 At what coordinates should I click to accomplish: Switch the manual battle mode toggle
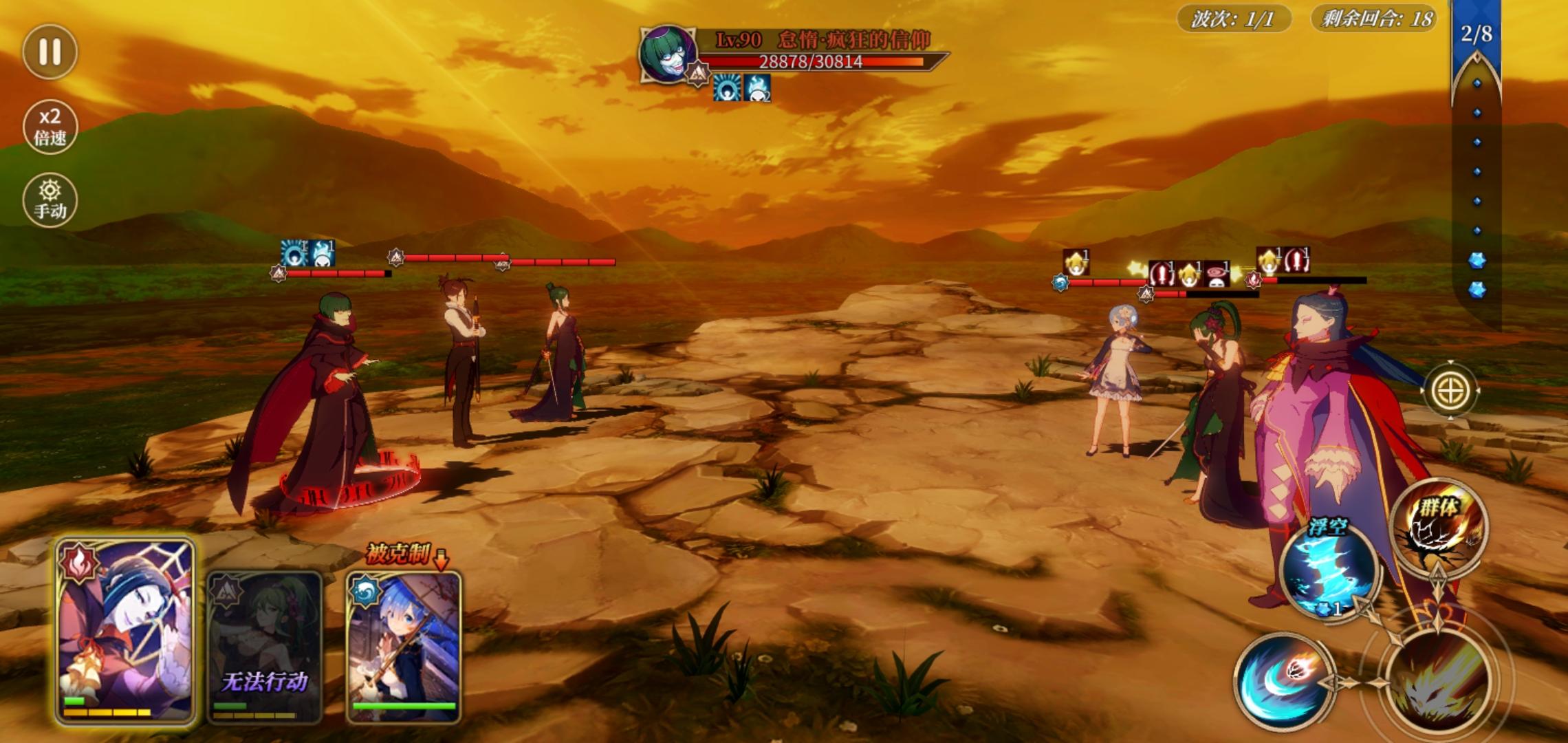50,200
